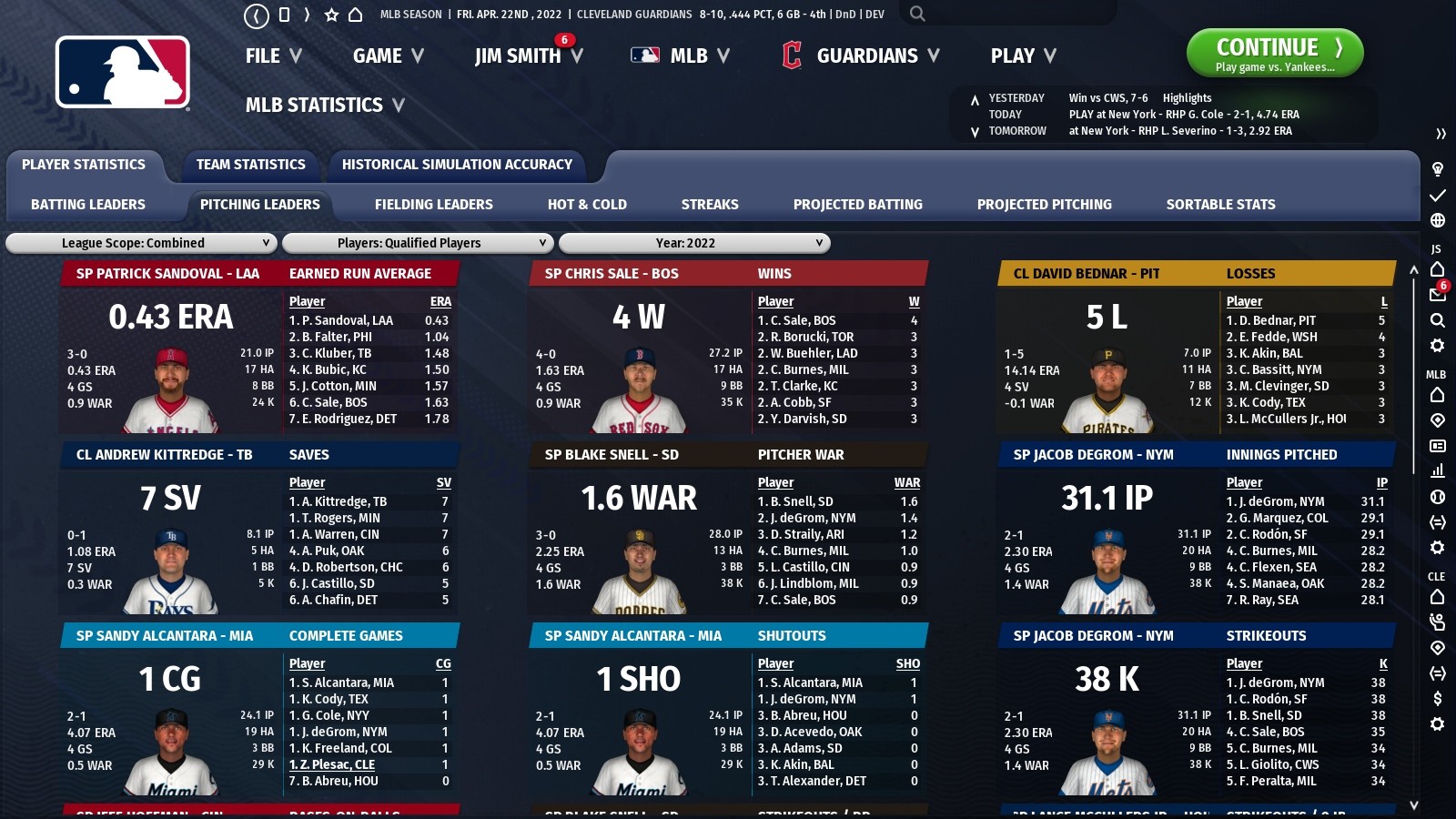1456x819 pixels.
Task: Click the lightbulb suggestions icon in the right sidebar
Action: (1439, 169)
